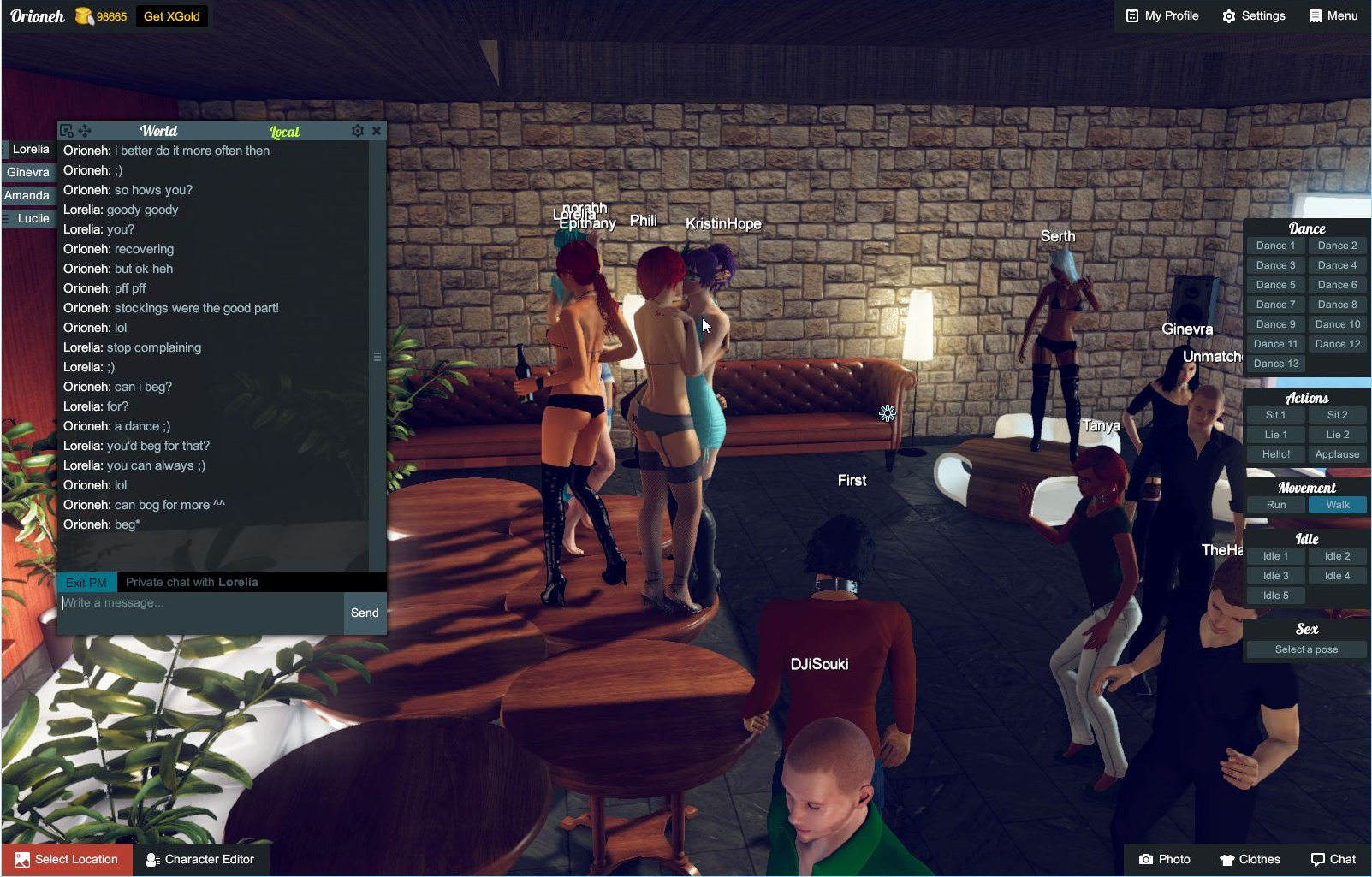Open the main Menu
The width and height of the screenshot is (1372, 877).
[x=1333, y=16]
